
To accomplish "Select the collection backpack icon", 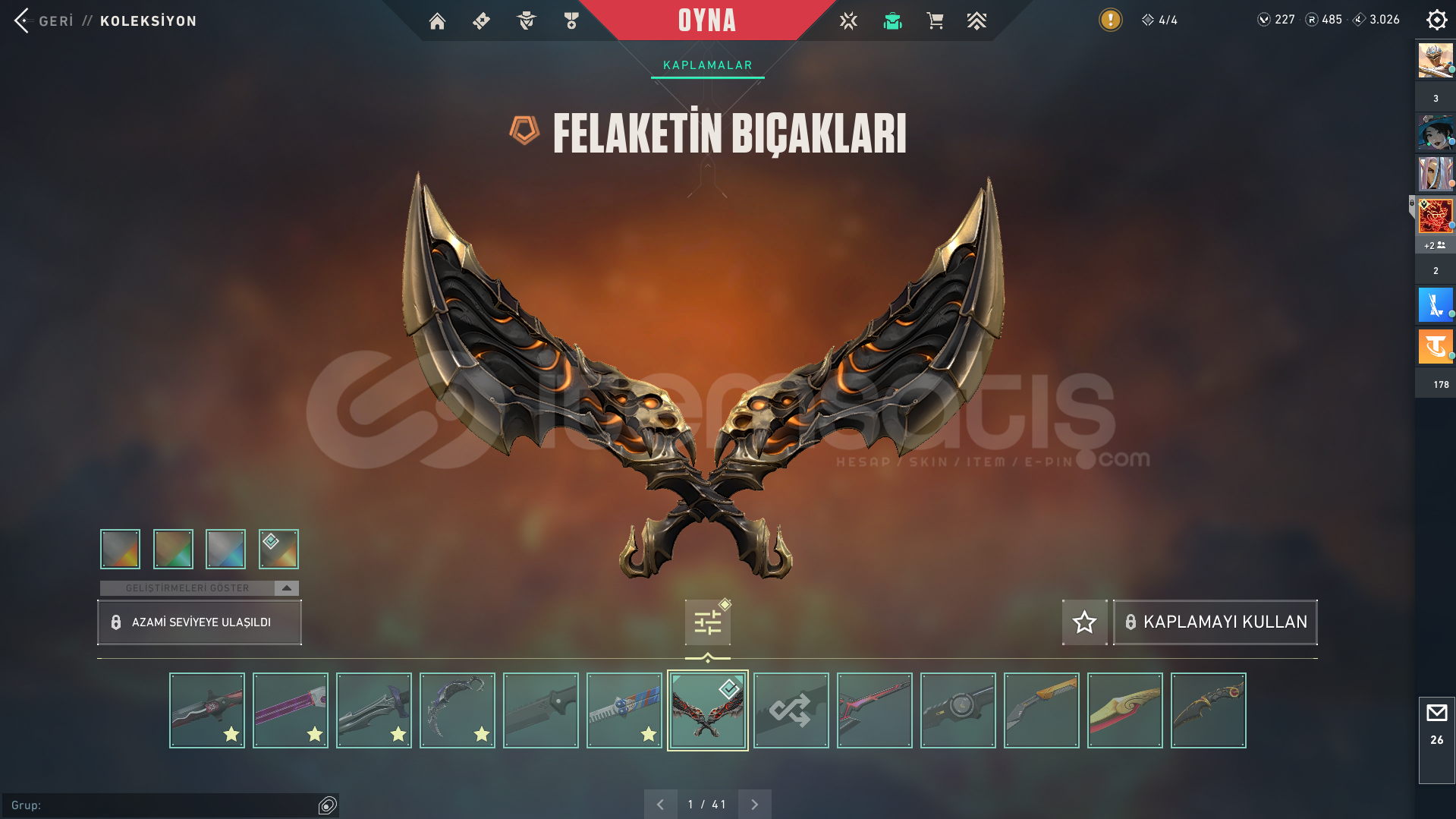I will [892, 20].
